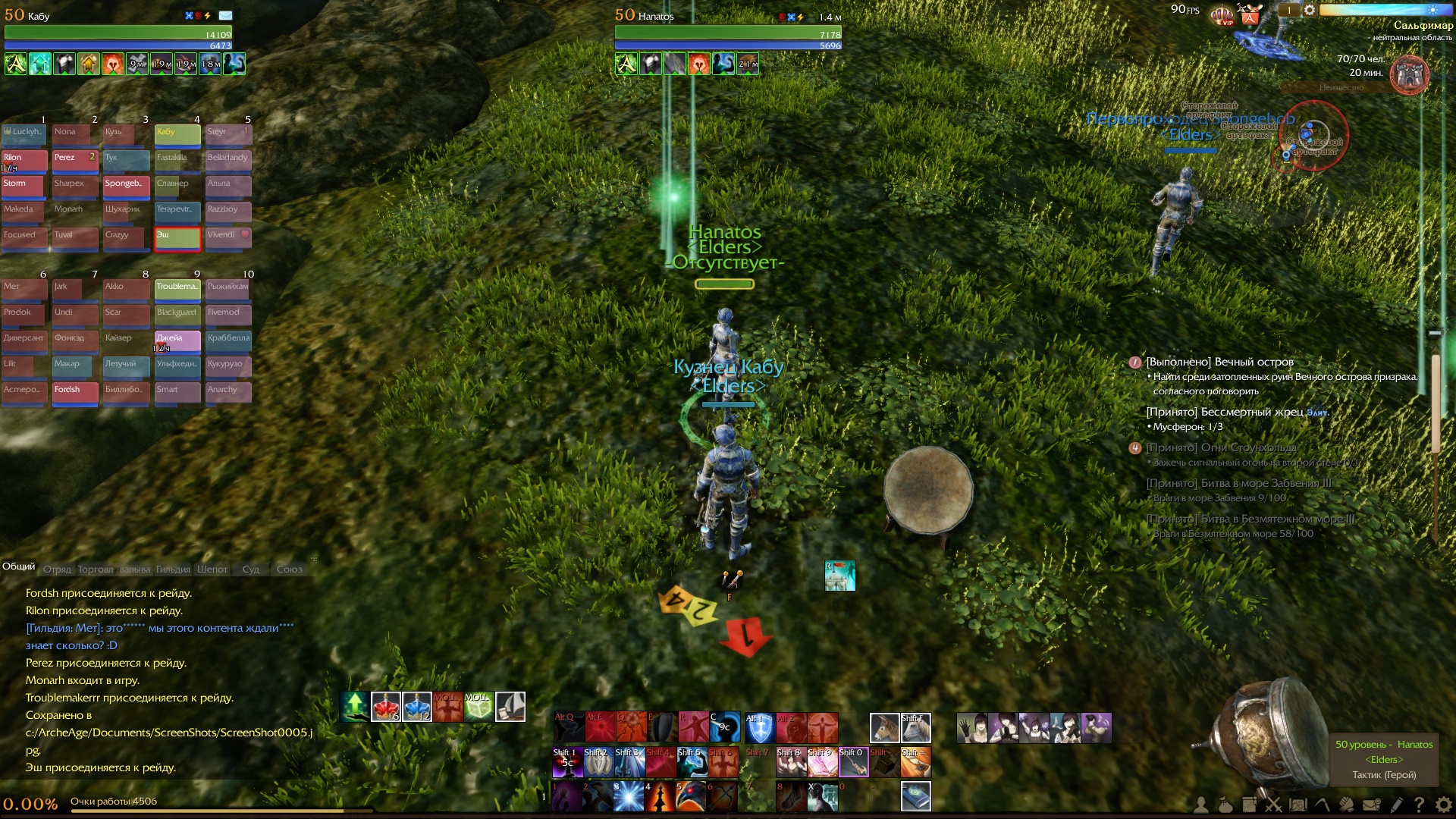
Task: Open the character sheet icon
Action: (x=1200, y=805)
